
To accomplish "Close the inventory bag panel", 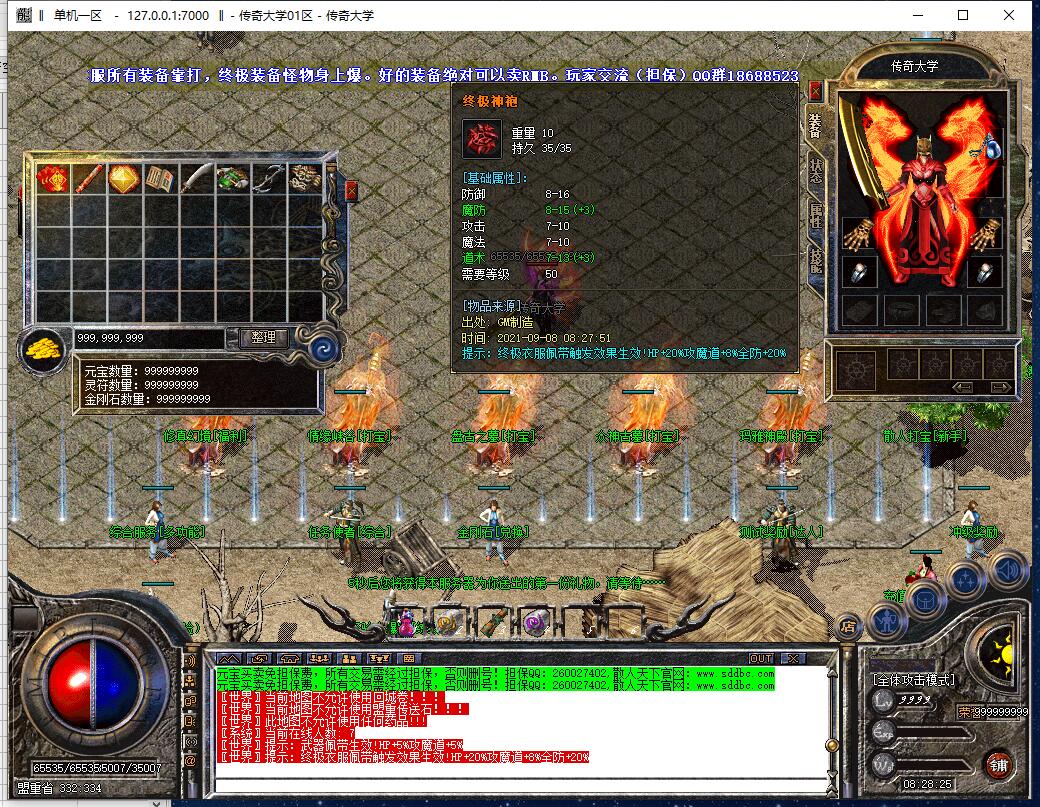I will [351, 190].
